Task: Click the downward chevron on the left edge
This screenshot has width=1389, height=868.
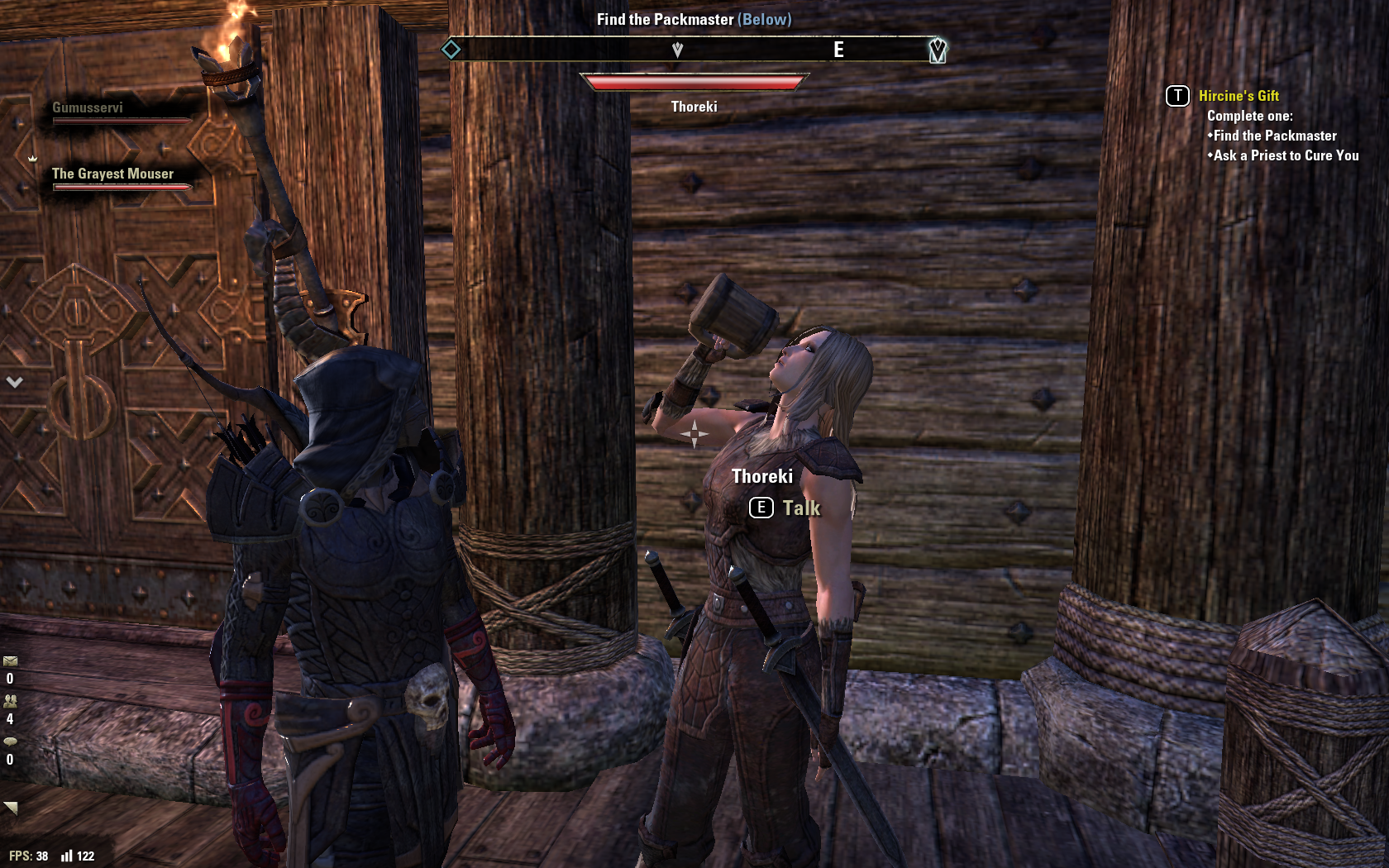Action: [x=14, y=382]
